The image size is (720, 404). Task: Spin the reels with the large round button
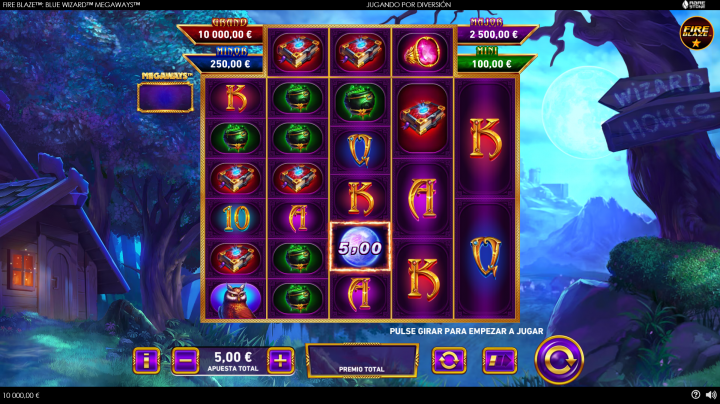[558, 359]
